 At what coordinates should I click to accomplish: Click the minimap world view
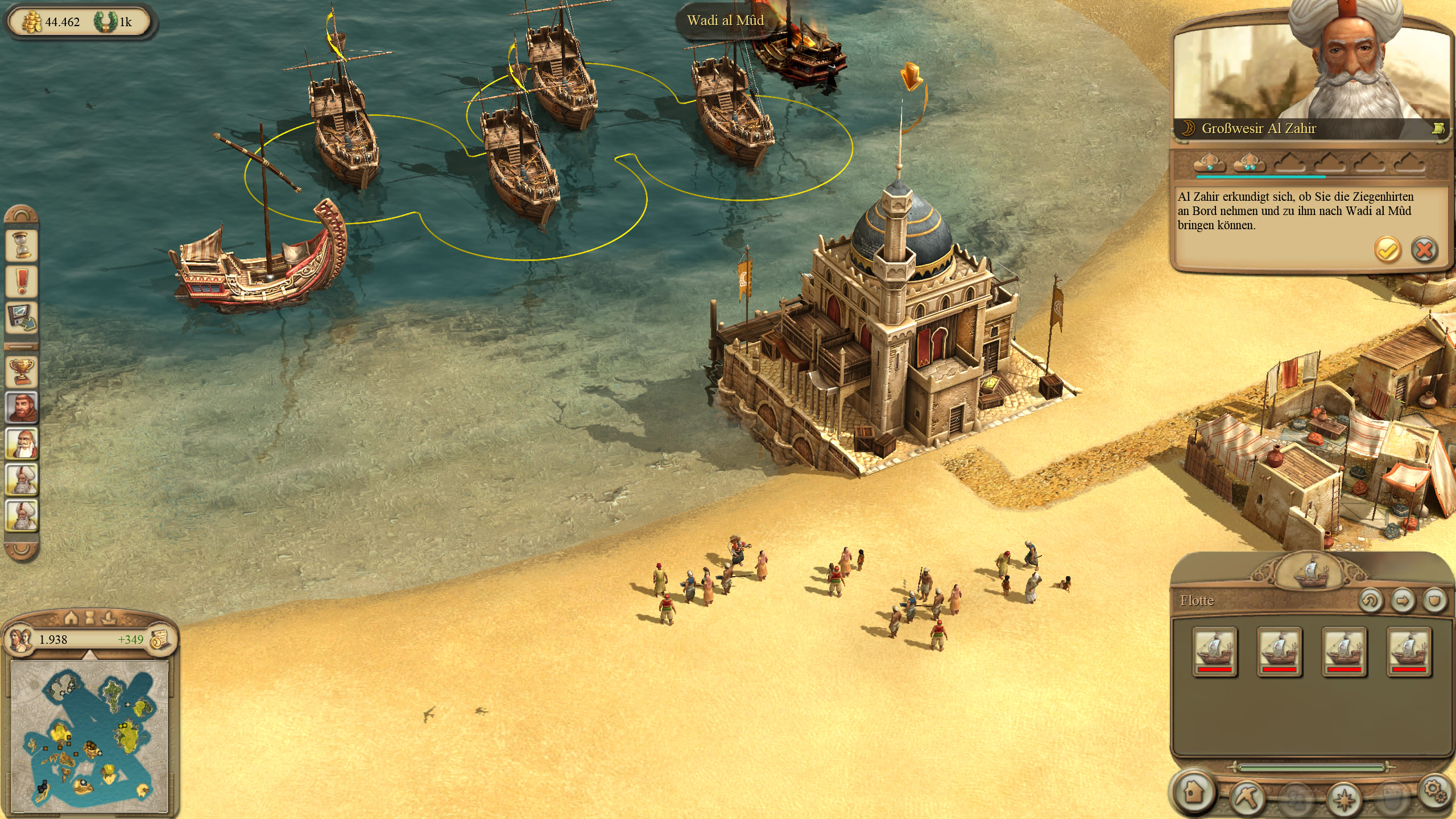(90, 737)
